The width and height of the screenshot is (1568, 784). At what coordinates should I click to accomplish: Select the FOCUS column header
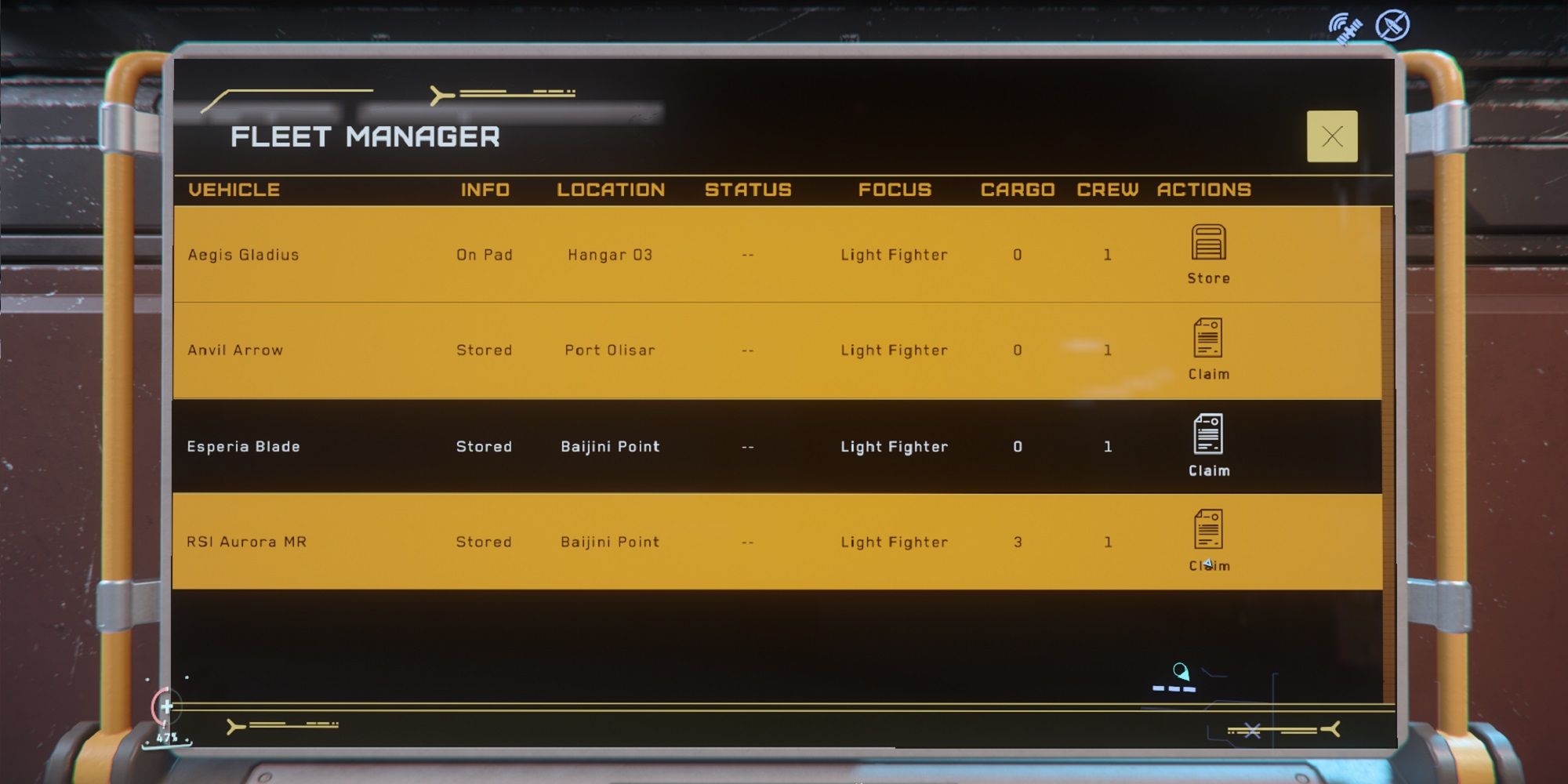[x=895, y=189]
